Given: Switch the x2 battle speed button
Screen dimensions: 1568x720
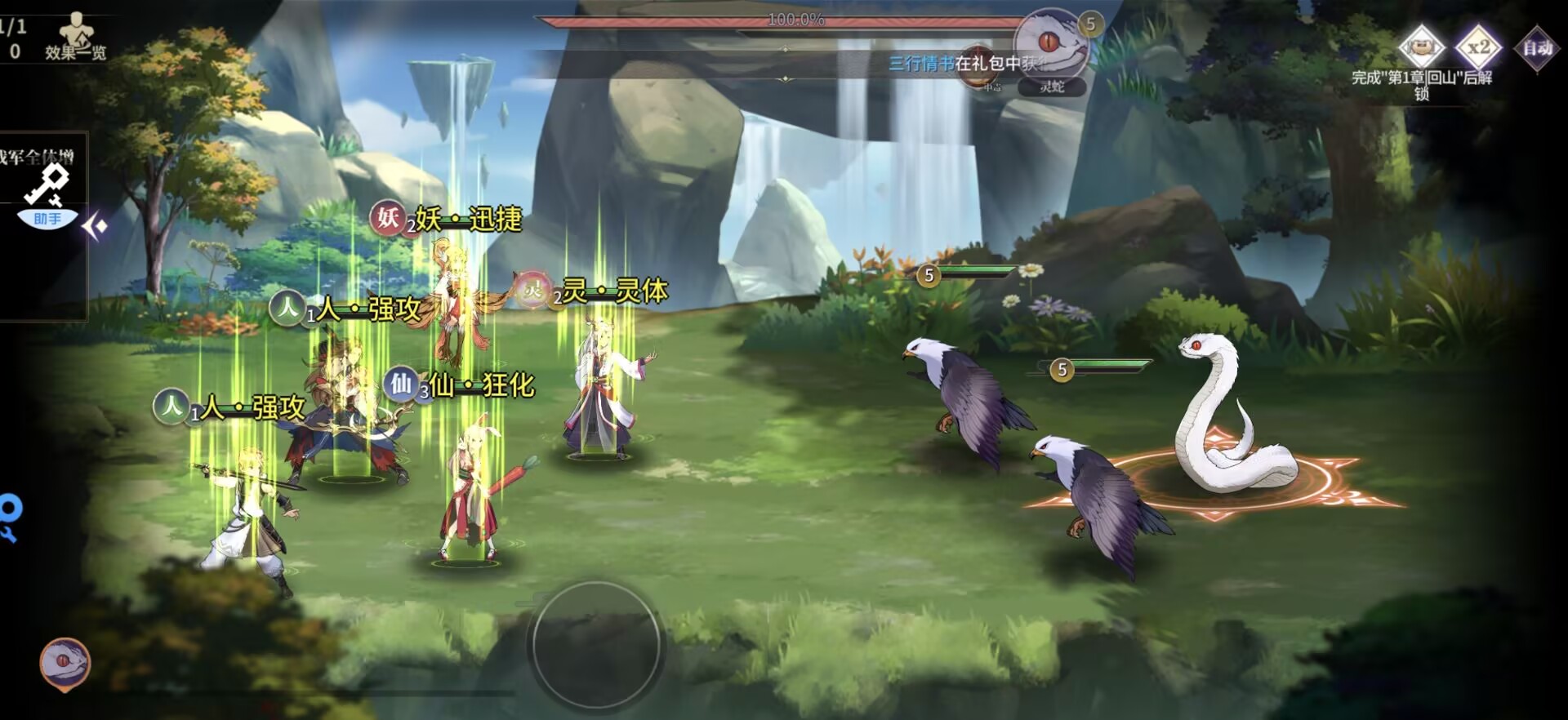Looking at the screenshot, I should 1479,47.
